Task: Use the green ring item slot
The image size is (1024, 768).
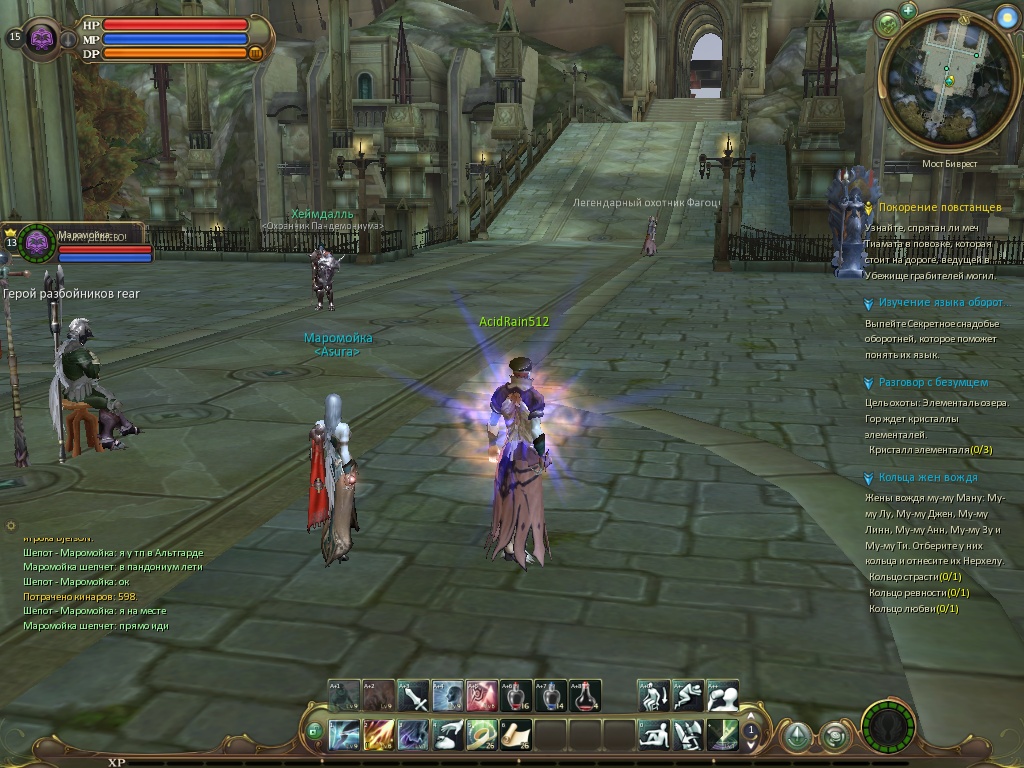Action: (482, 735)
